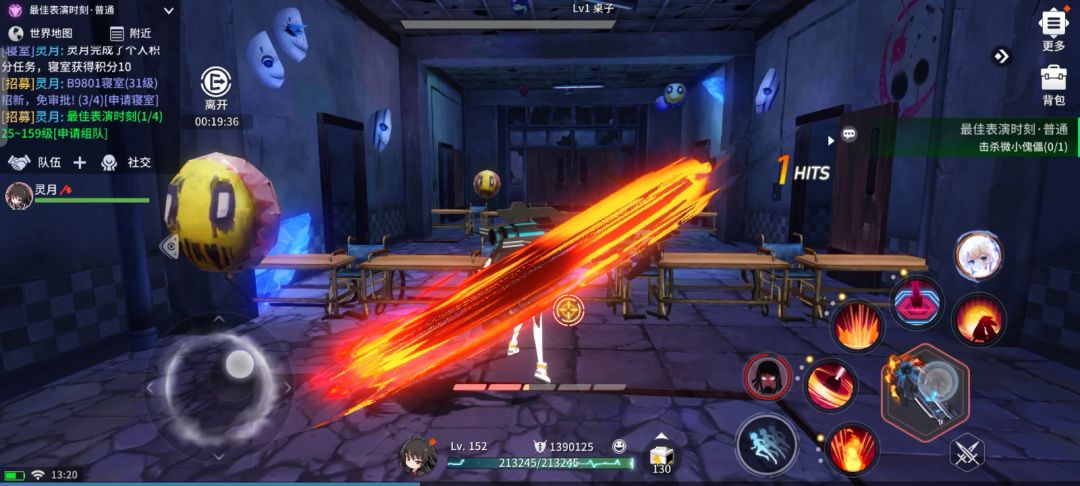
Task: Tap the 离开 leave dungeon button
Action: (x=216, y=88)
